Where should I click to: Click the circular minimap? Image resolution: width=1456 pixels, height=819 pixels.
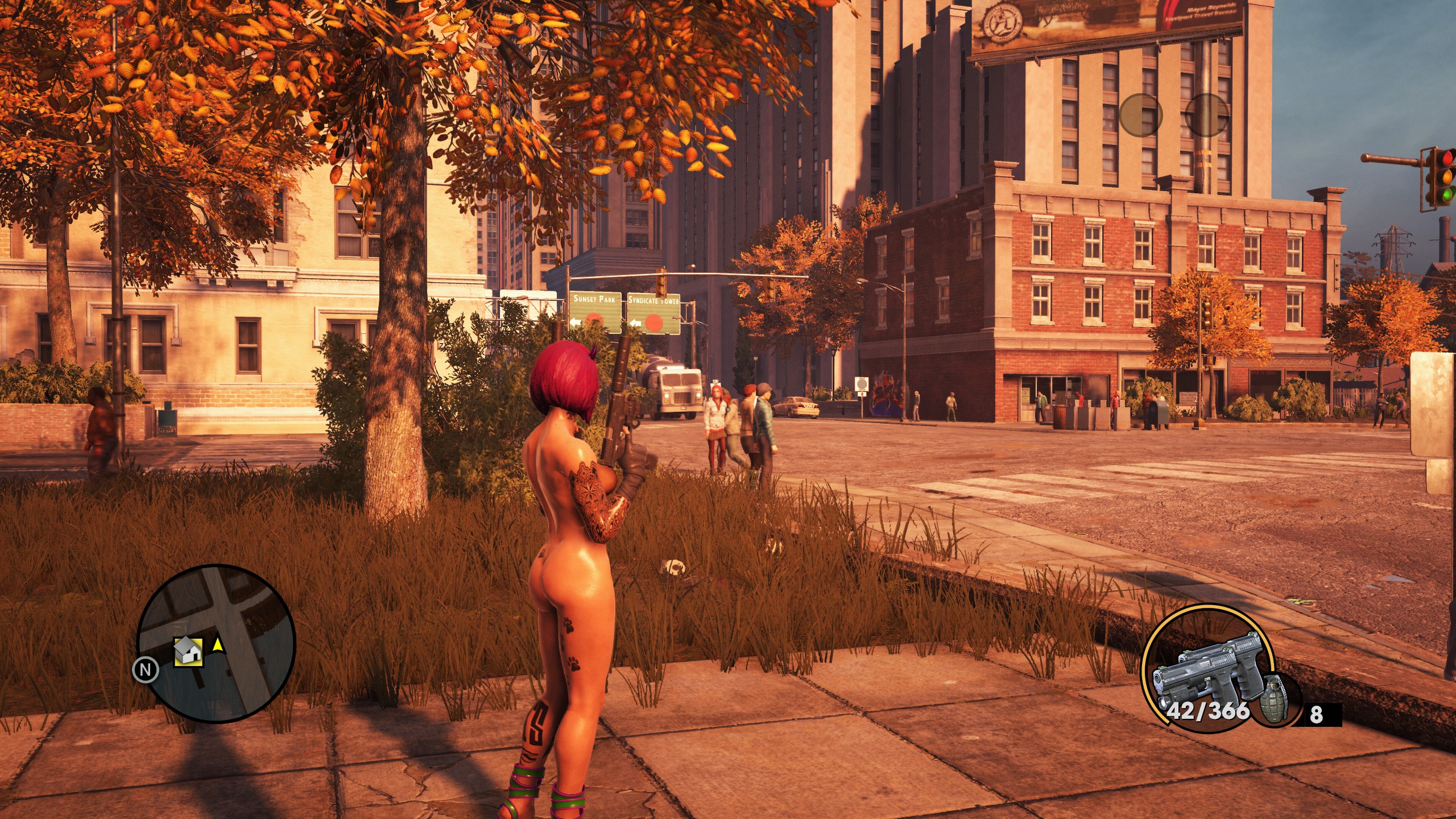216,643
